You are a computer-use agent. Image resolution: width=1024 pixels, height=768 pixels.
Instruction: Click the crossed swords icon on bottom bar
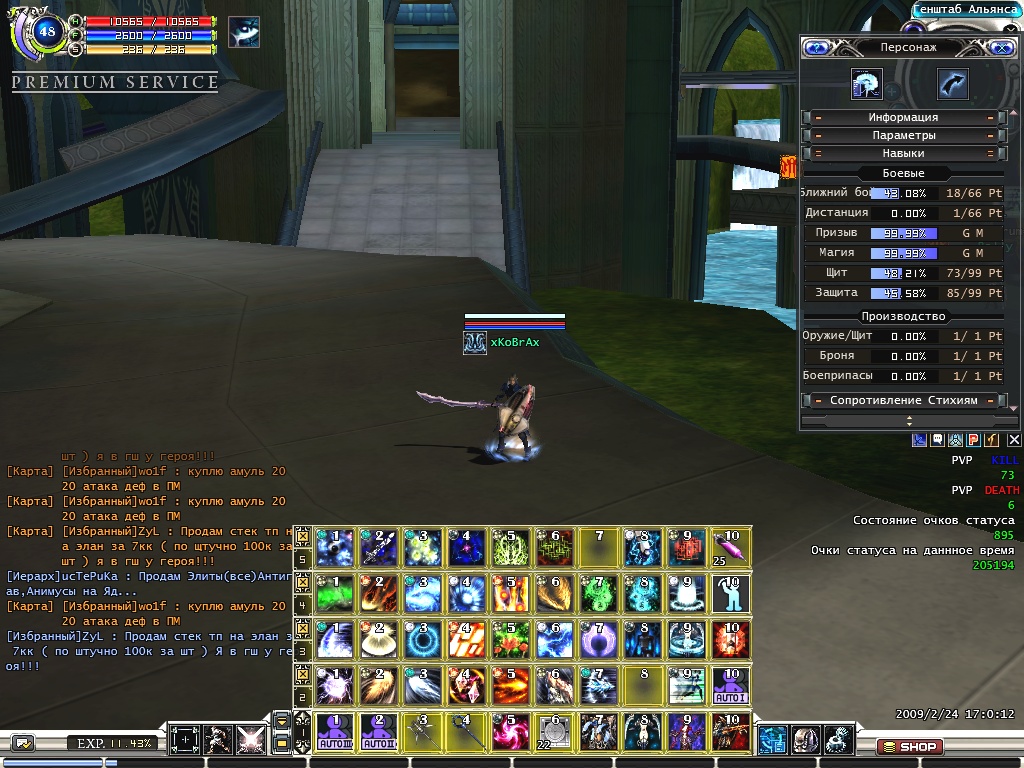point(250,740)
